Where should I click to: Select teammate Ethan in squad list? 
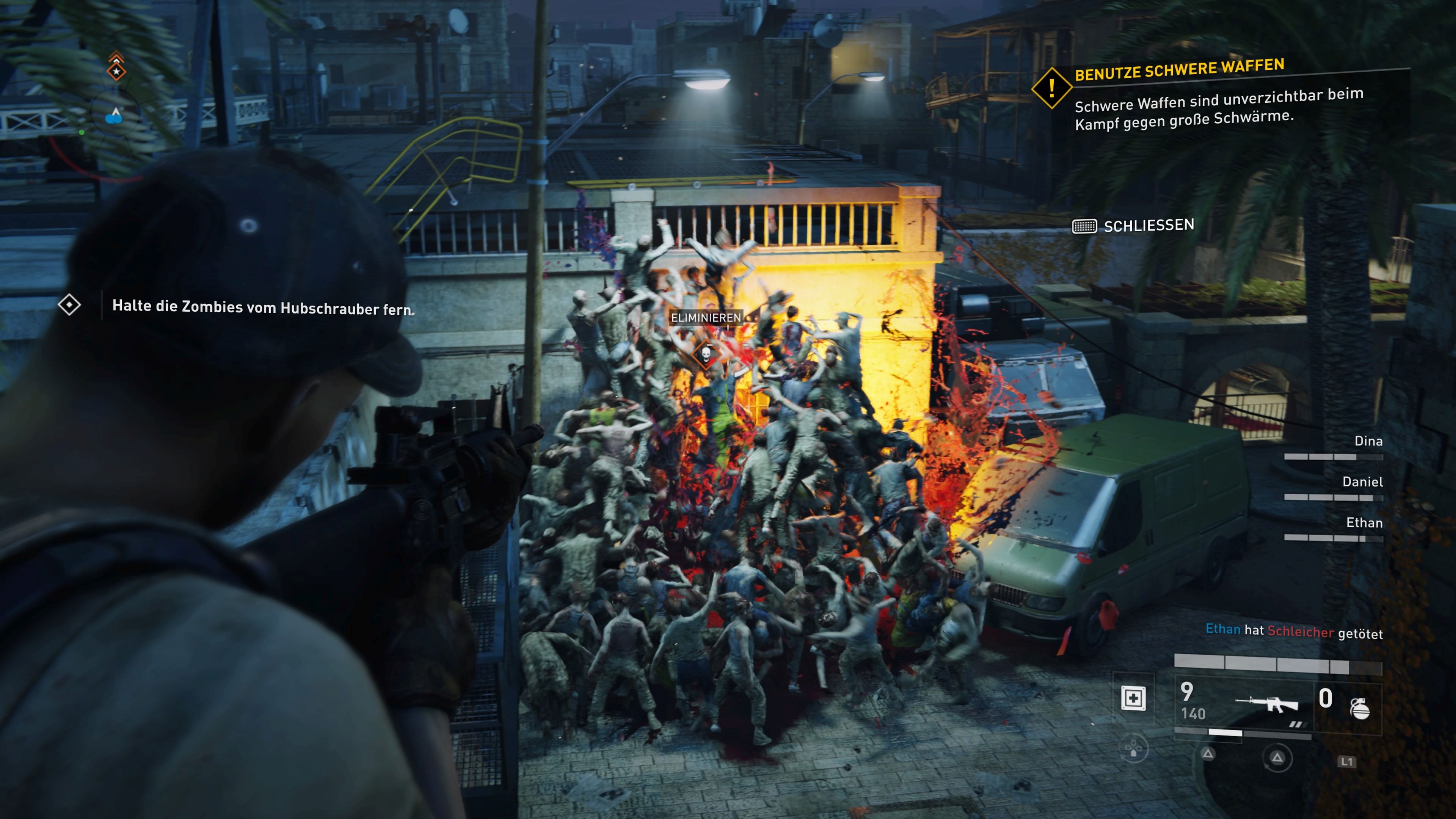click(1364, 523)
